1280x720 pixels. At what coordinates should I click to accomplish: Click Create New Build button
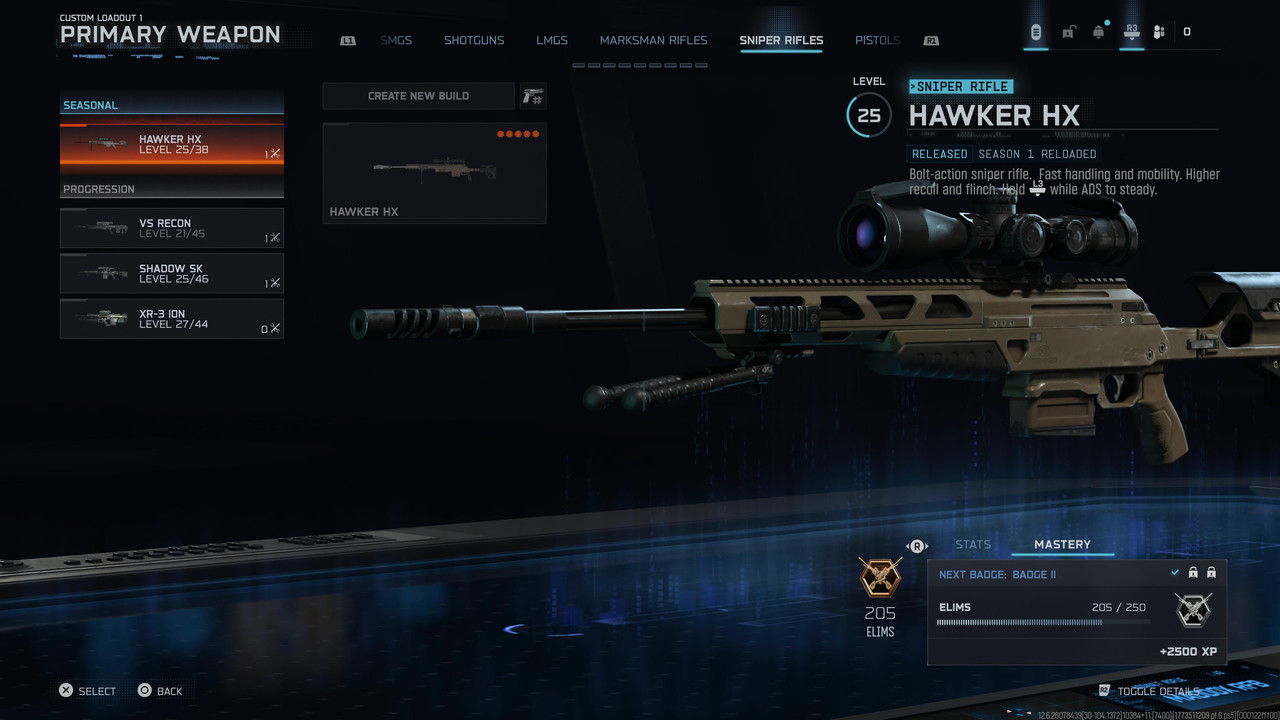[418, 96]
